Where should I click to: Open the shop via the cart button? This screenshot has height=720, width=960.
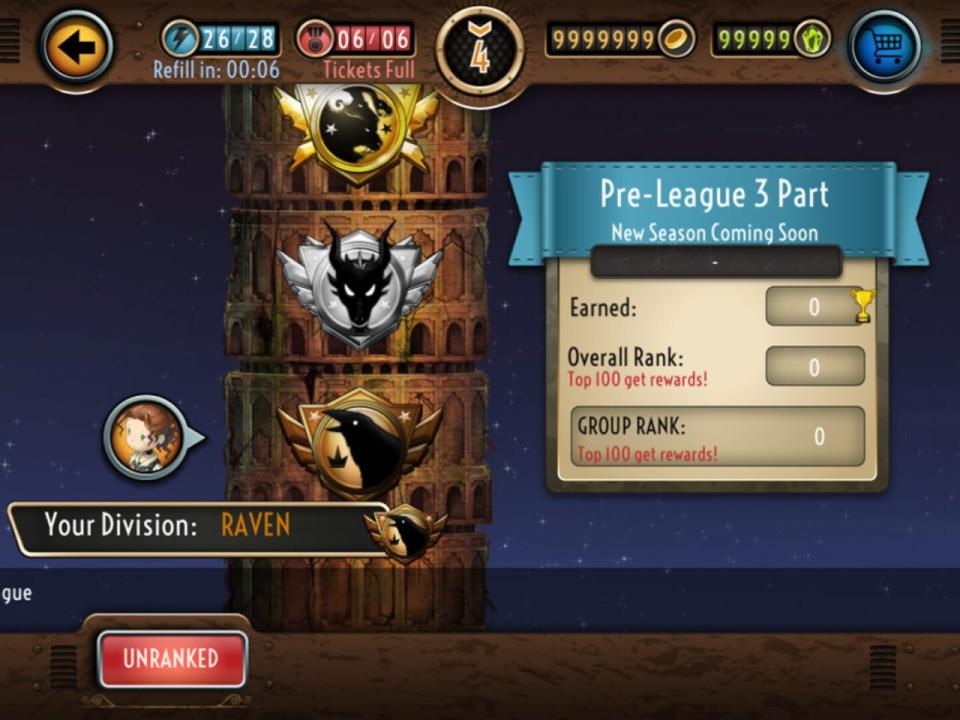click(x=884, y=46)
